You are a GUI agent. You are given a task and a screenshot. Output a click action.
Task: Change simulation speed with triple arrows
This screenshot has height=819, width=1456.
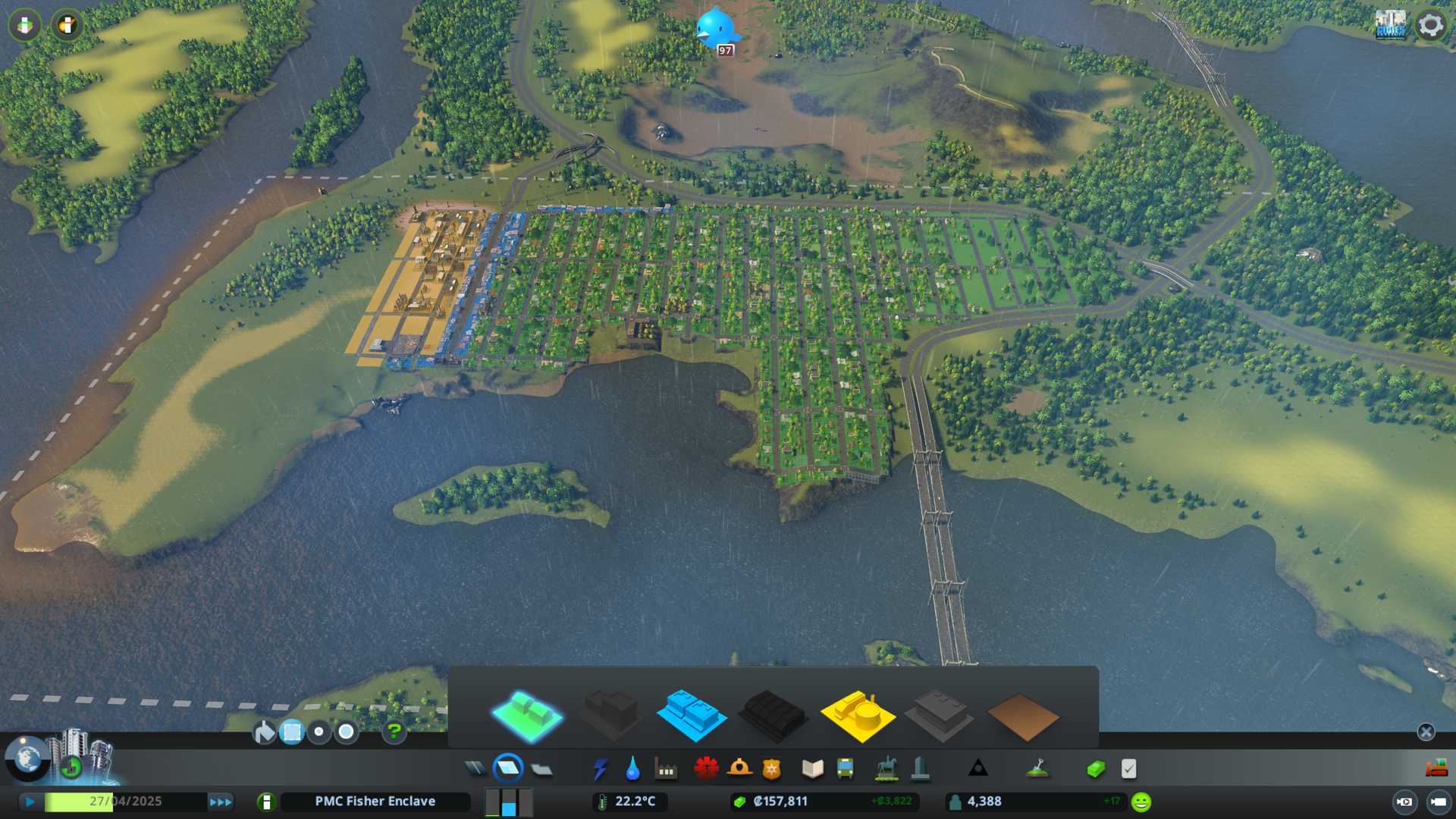[x=221, y=802]
